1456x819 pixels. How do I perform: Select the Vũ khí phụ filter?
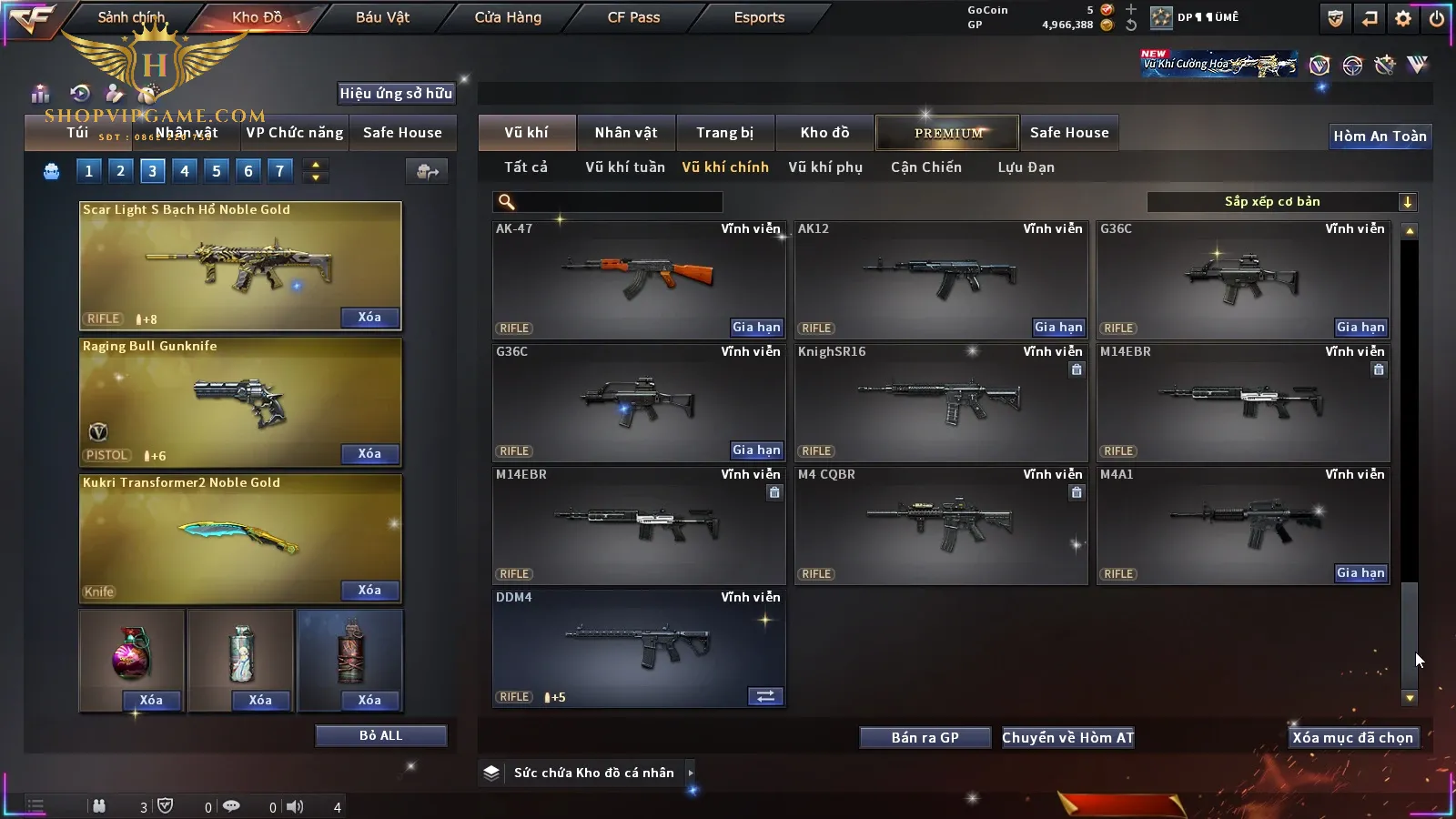(824, 167)
